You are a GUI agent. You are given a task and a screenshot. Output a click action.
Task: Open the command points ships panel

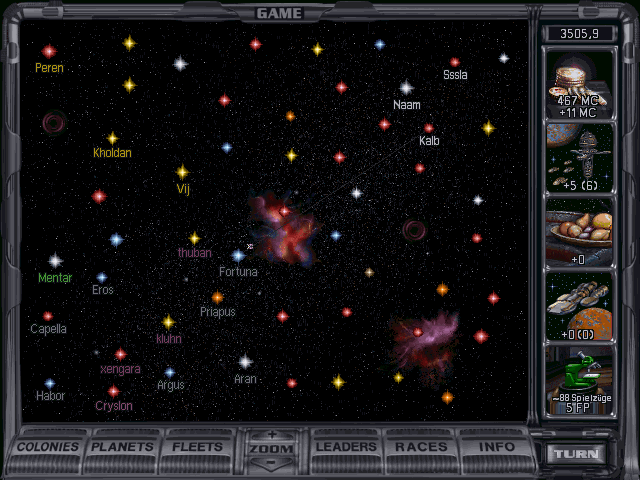pyautogui.click(x=579, y=159)
